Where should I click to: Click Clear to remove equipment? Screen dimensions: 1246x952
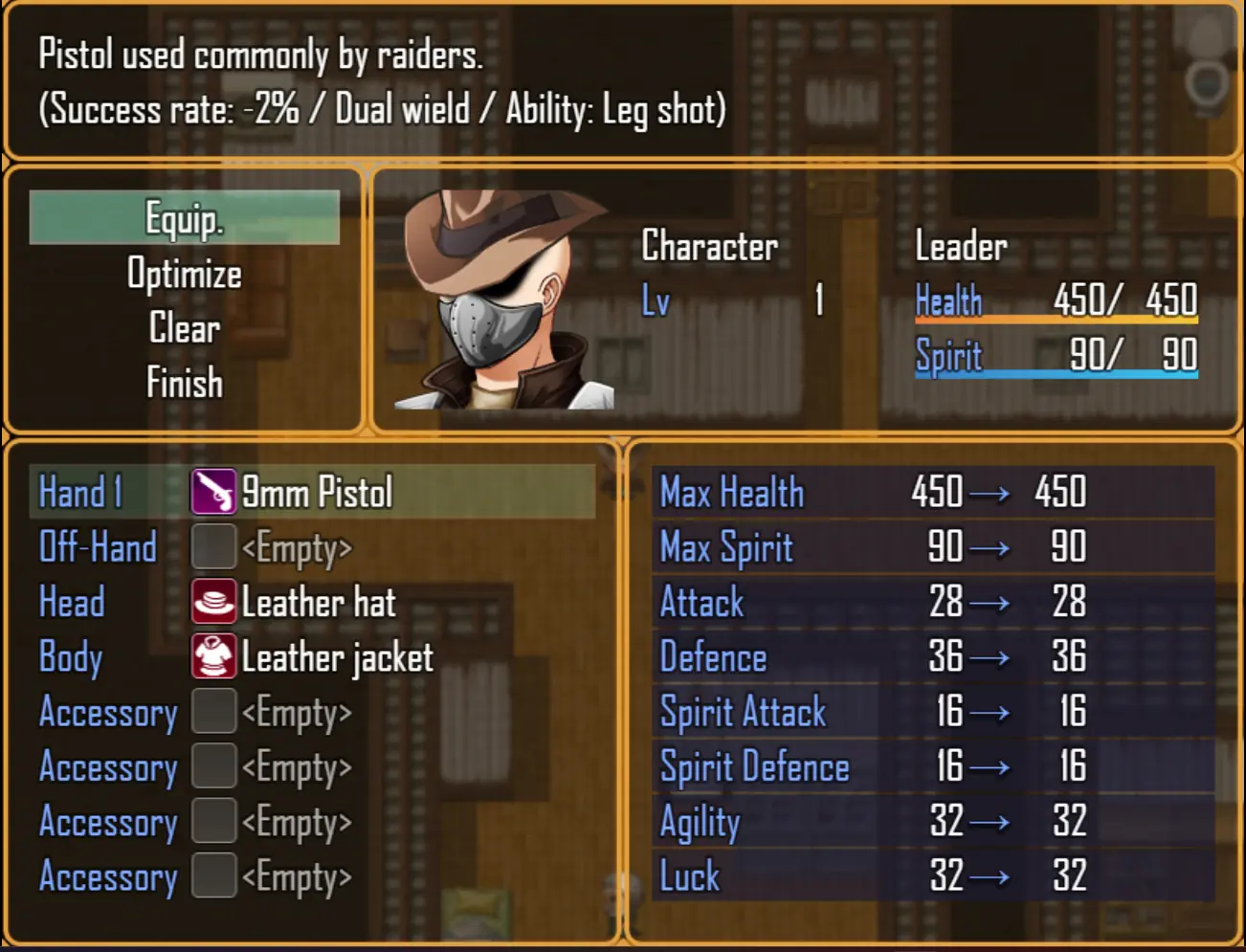(184, 328)
